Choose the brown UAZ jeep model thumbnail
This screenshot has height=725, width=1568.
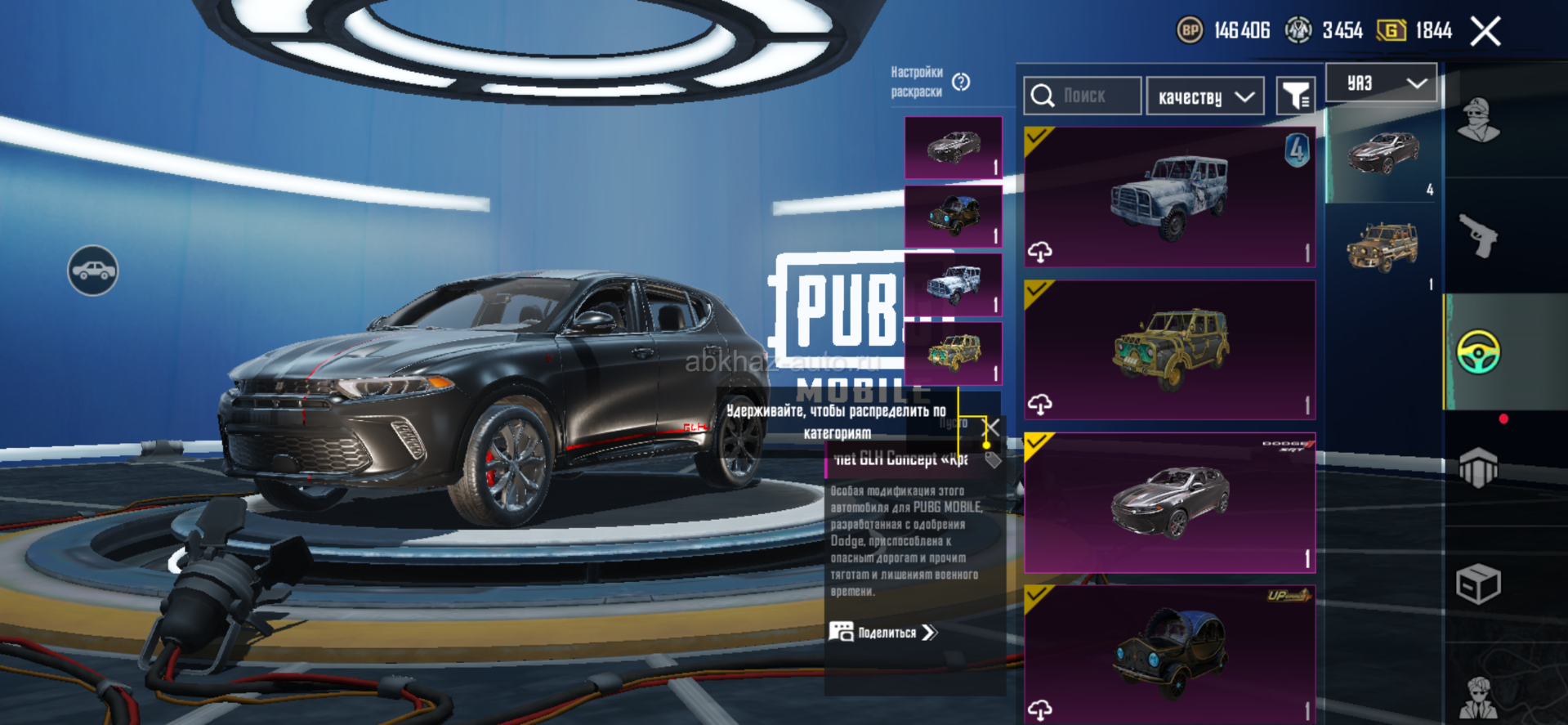(1383, 247)
